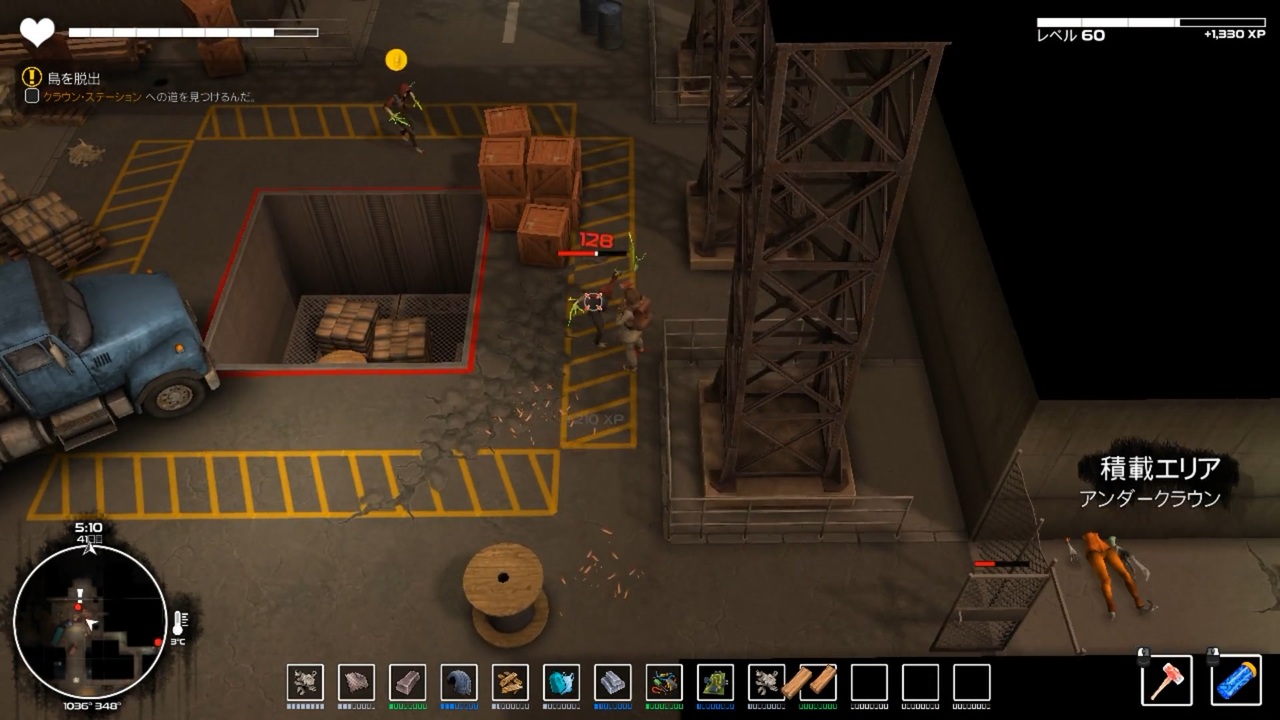Click the island escape quest tracker
The image size is (1280, 720).
click(x=73, y=77)
